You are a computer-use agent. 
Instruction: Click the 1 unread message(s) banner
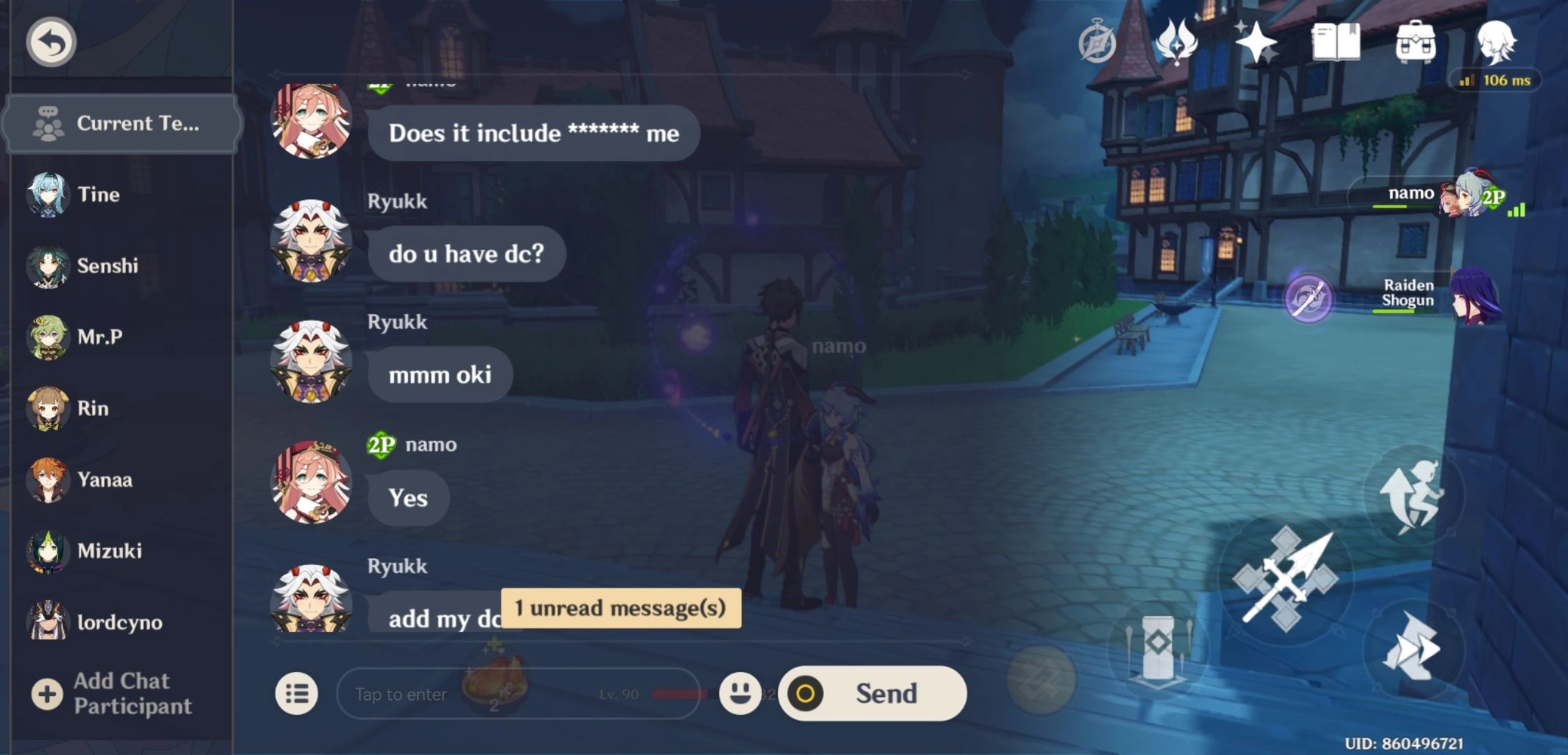pyautogui.click(x=620, y=608)
